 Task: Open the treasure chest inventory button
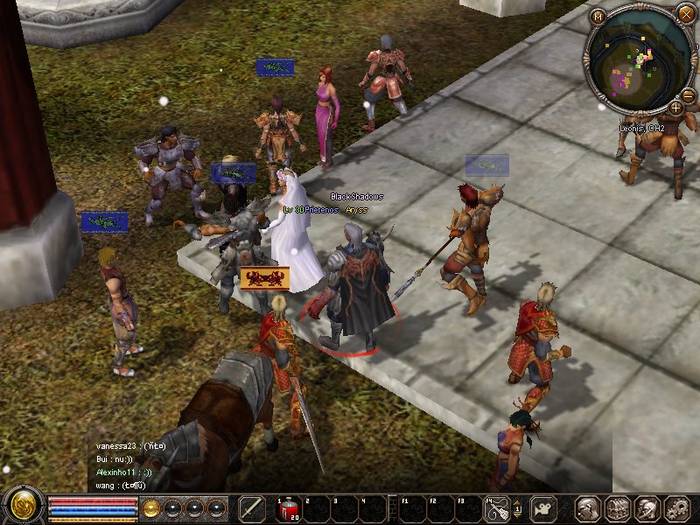(618, 508)
